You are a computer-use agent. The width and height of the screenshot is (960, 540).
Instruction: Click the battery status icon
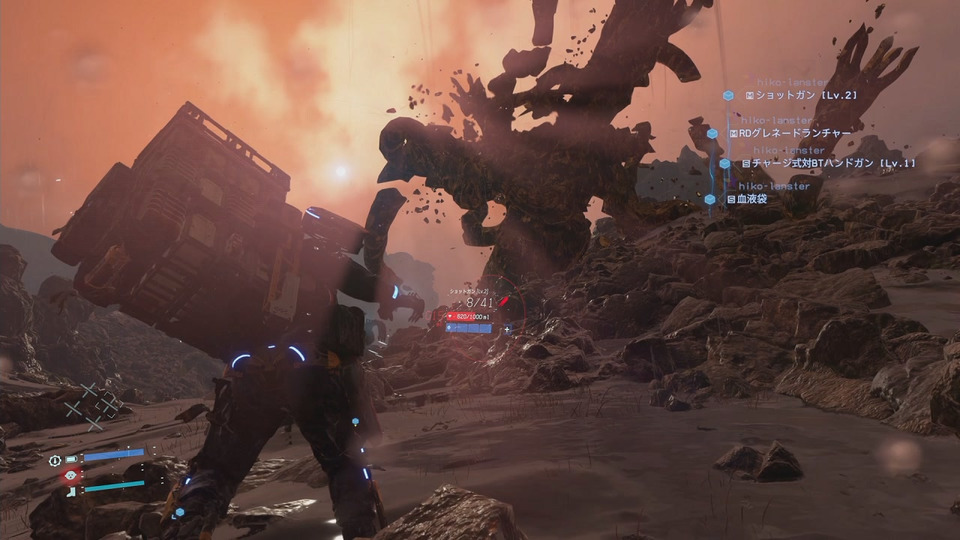71,459
